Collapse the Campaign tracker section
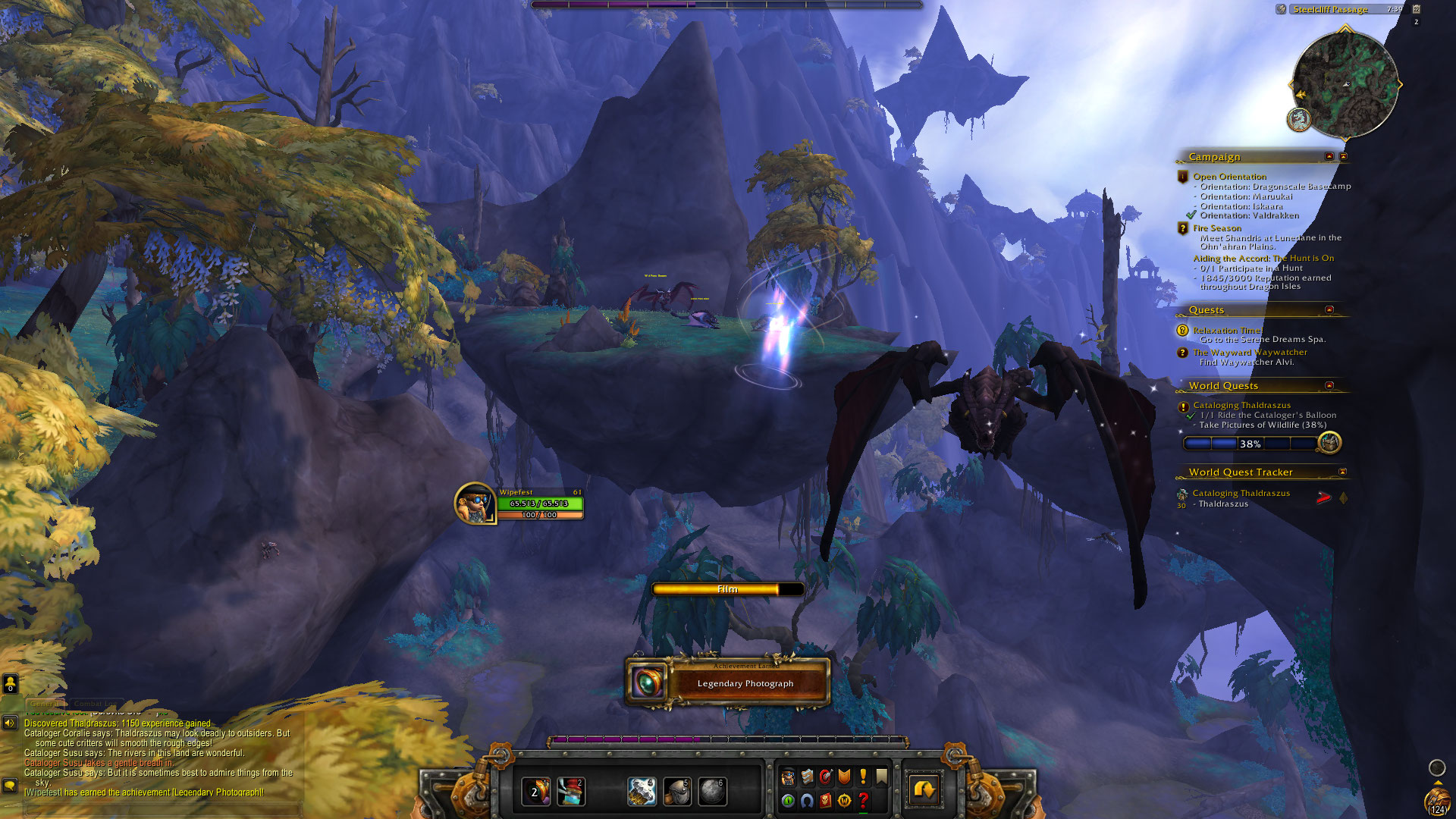Screen dimensions: 1456x819 (1329, 156)
